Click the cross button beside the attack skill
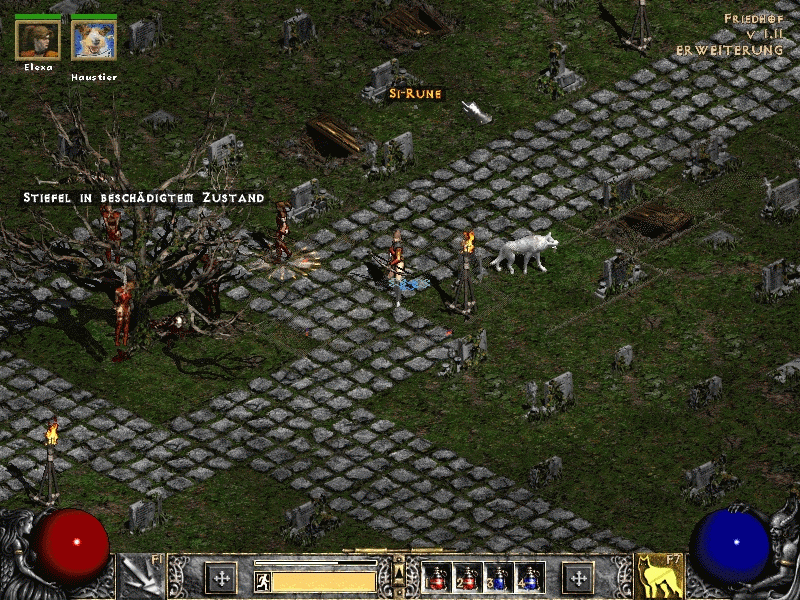The height and width of the screenshot is (600, 800). (220, 577)
